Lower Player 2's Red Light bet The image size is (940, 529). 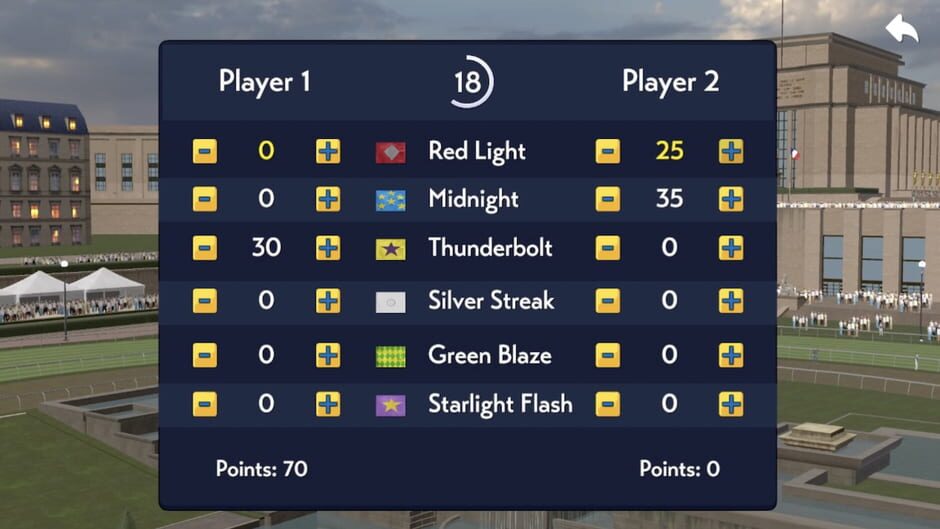click(x=607, y=151)
